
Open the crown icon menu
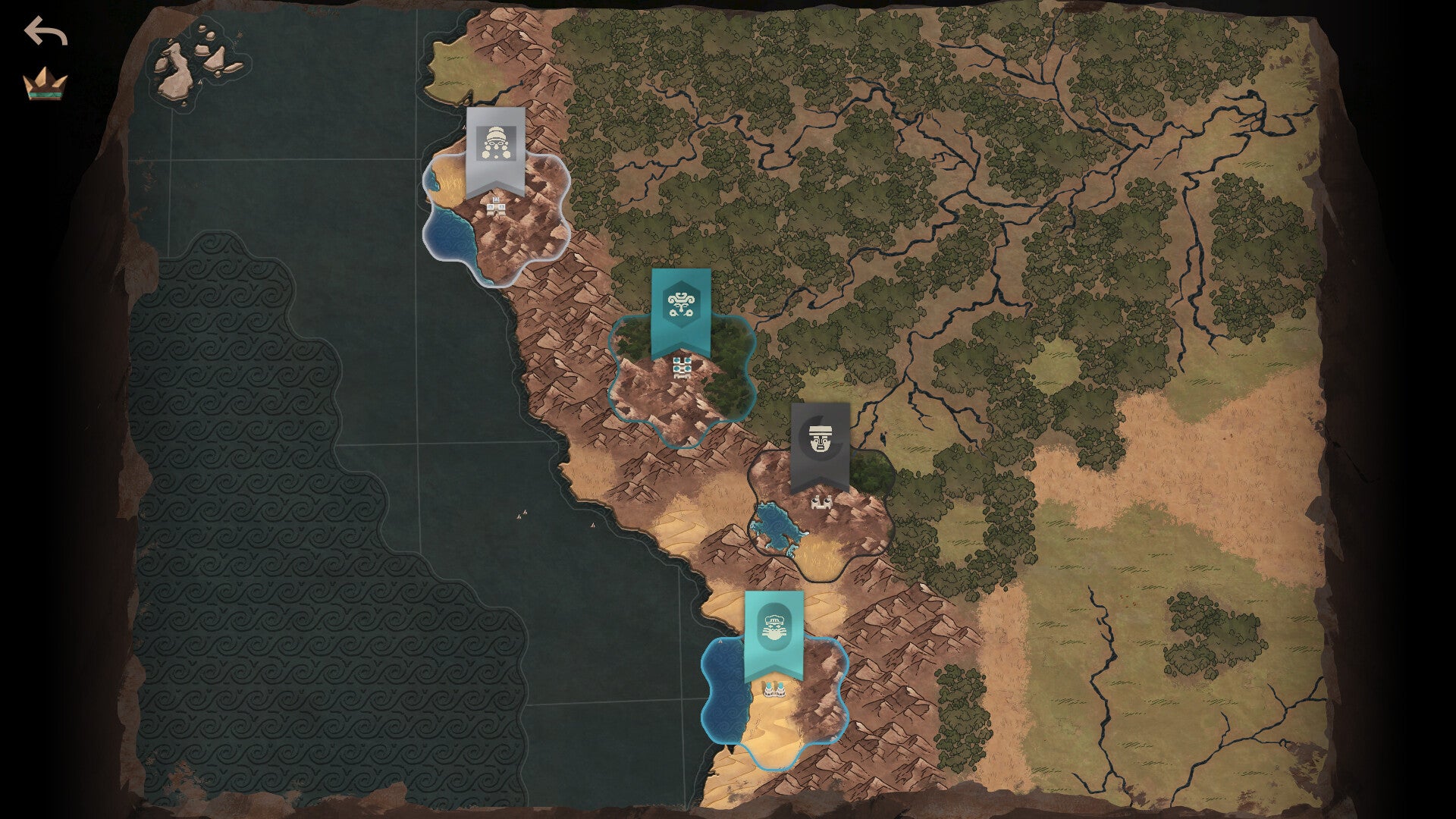tap(45, 83)
